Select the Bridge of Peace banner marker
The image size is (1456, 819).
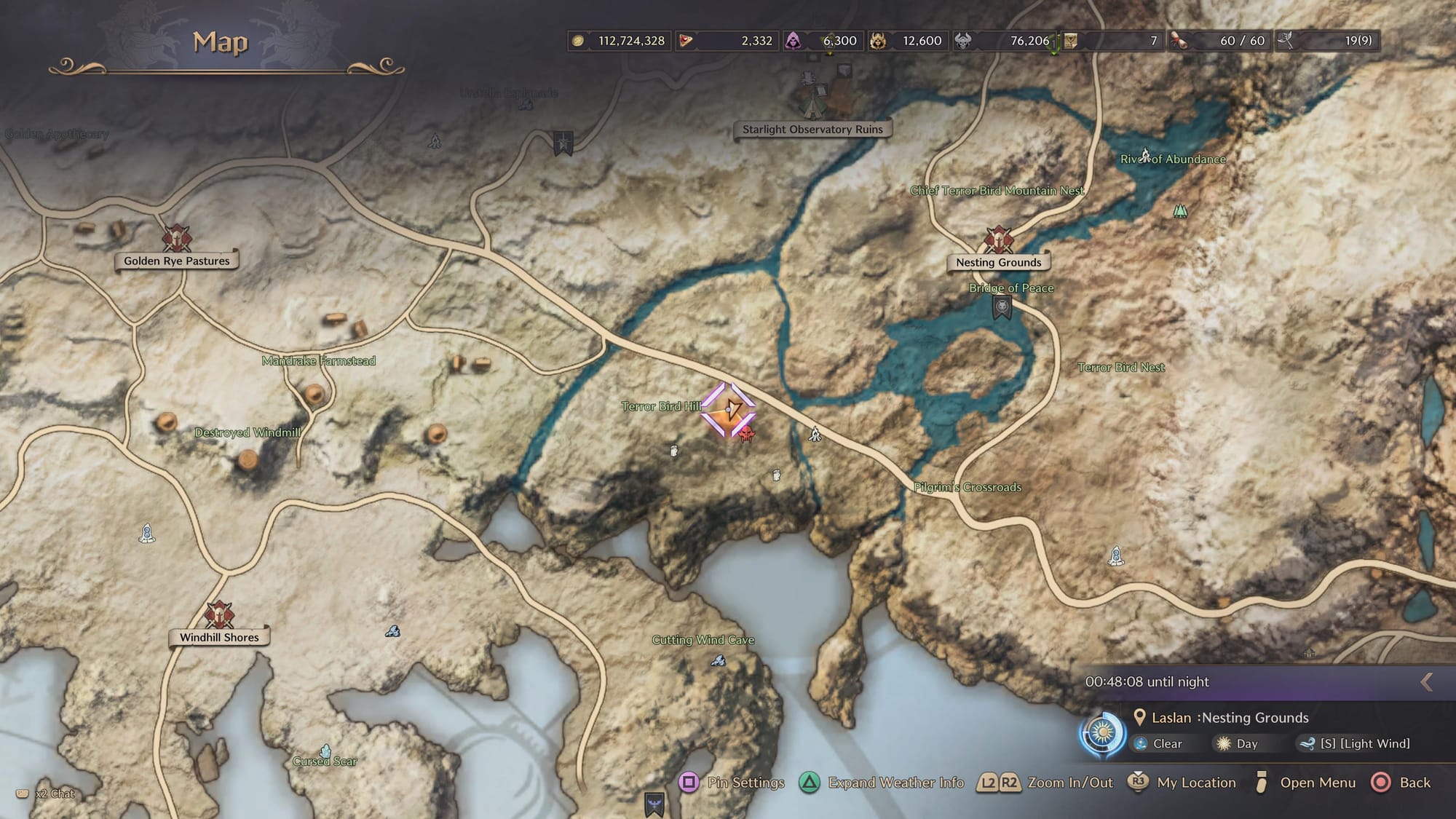click(1002, 307)
